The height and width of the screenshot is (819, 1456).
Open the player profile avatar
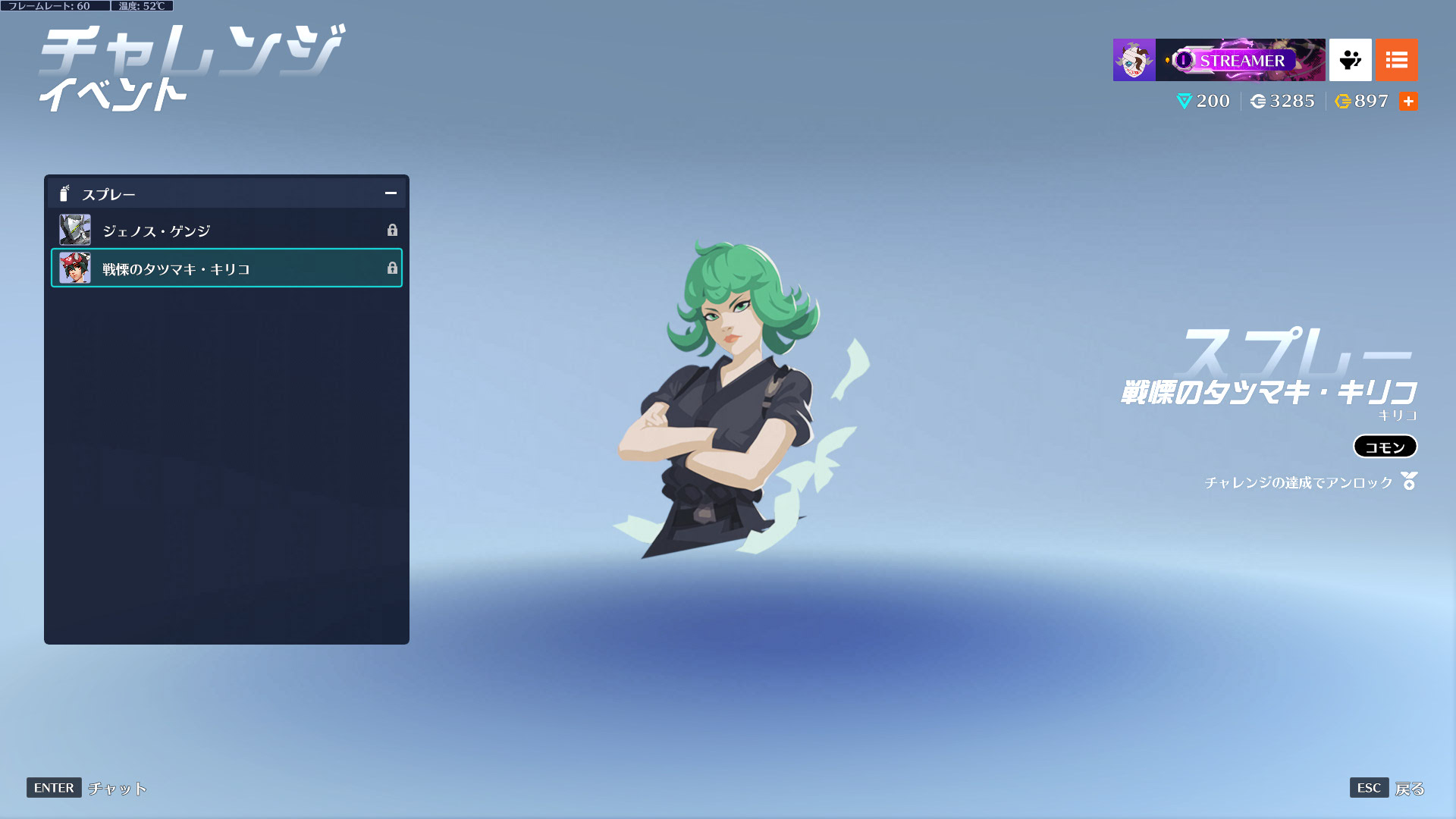(1134, 60)
